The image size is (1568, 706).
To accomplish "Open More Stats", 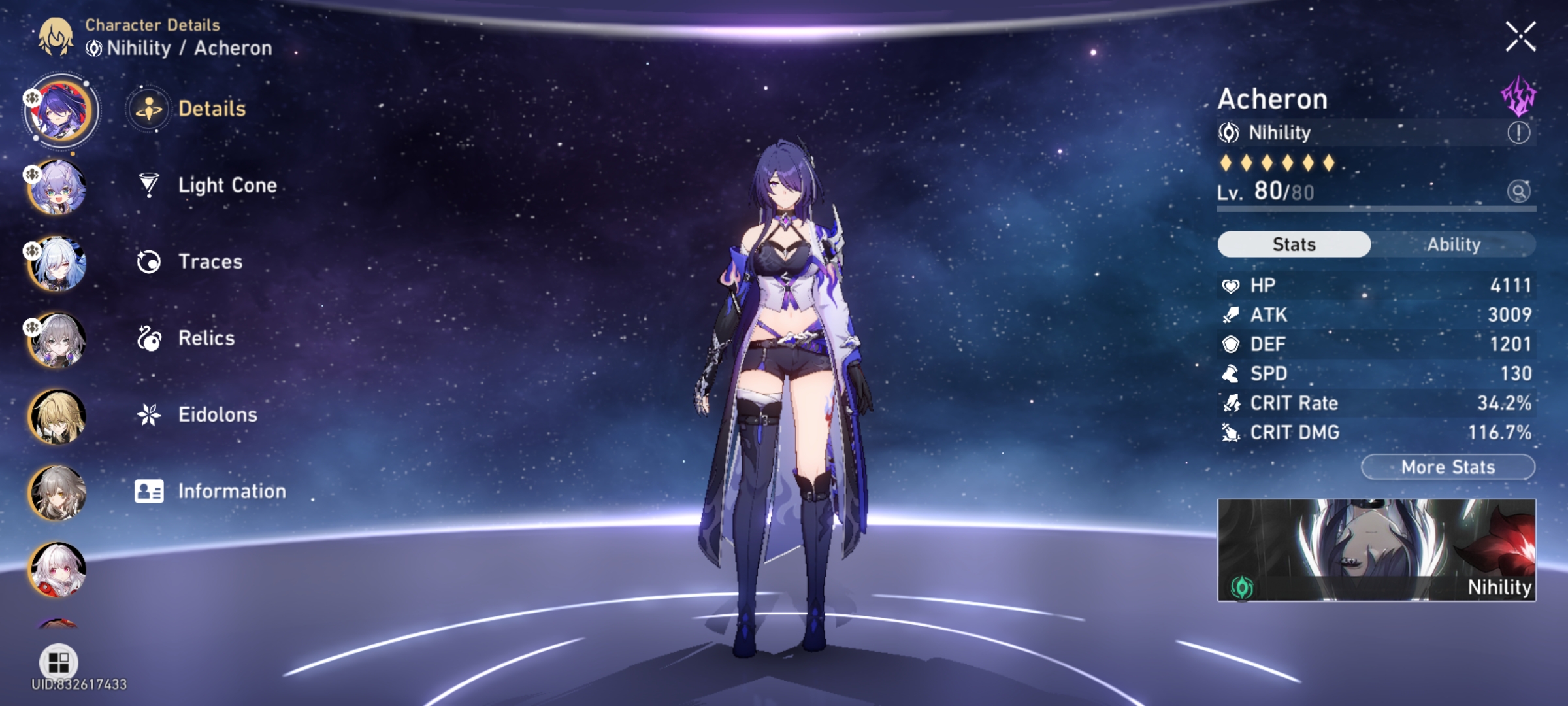I will pos(1448,467).
